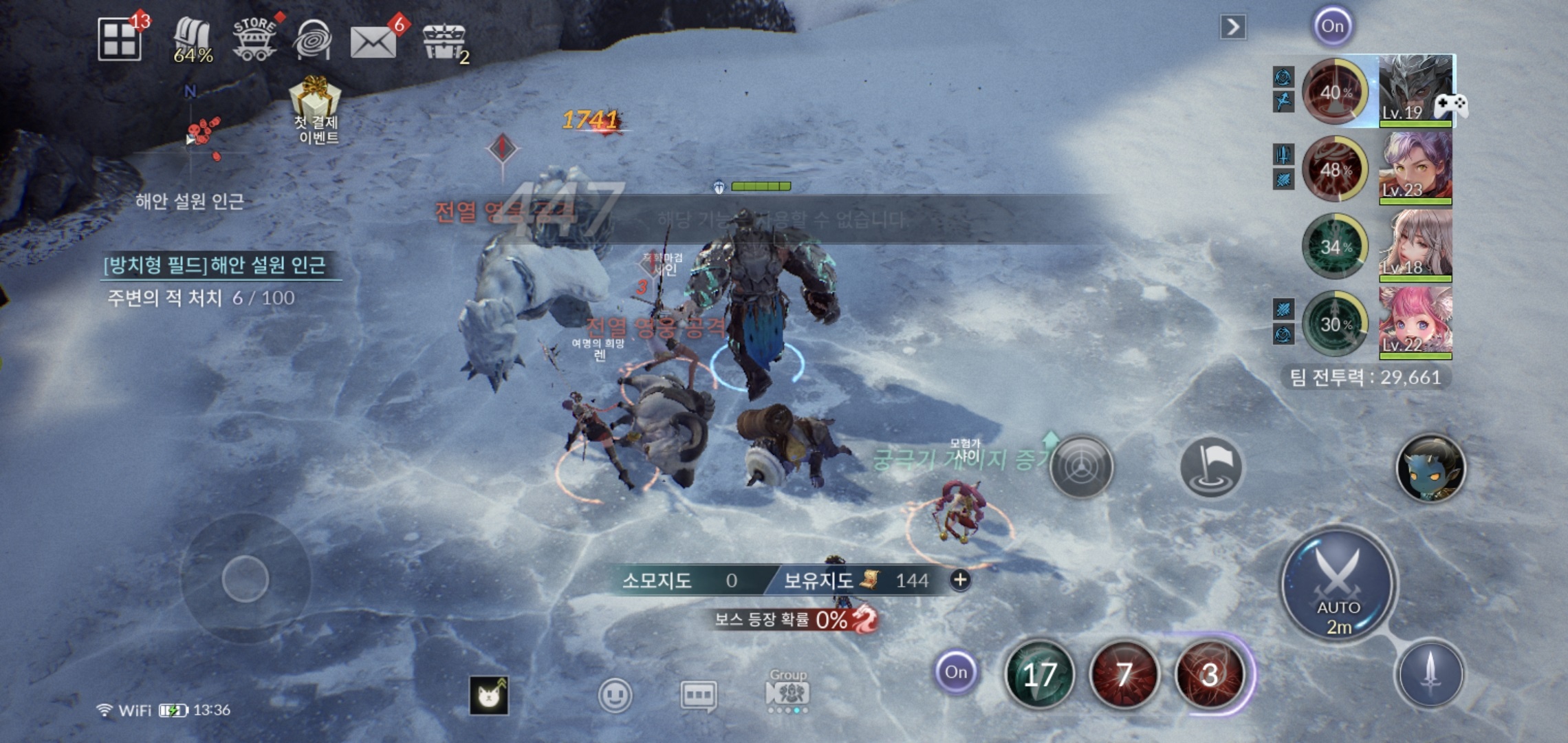The height and width of the screenshot is (743, 1568).
Task: Add more owned maps with plus button
Action: [960, 580]
